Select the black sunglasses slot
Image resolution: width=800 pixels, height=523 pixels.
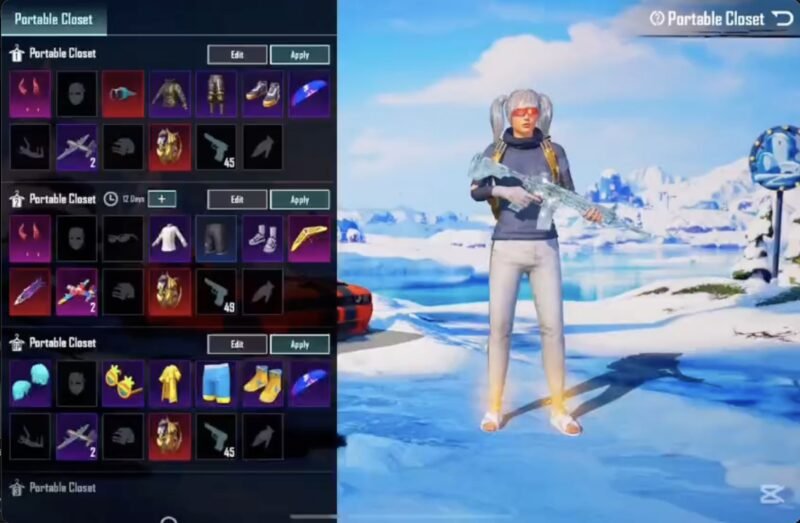tap(123, 239)
